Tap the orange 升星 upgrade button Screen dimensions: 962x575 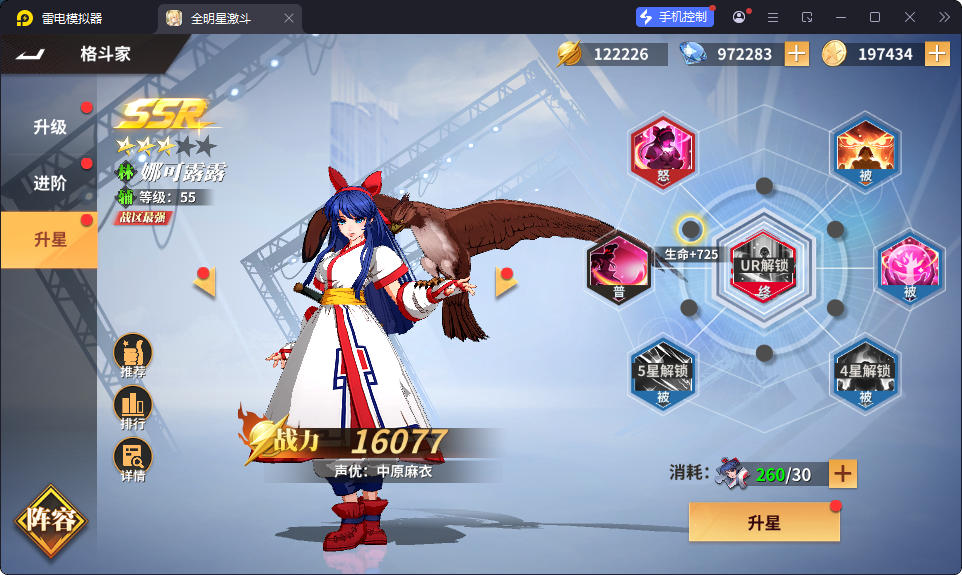[x=764, y=522]
